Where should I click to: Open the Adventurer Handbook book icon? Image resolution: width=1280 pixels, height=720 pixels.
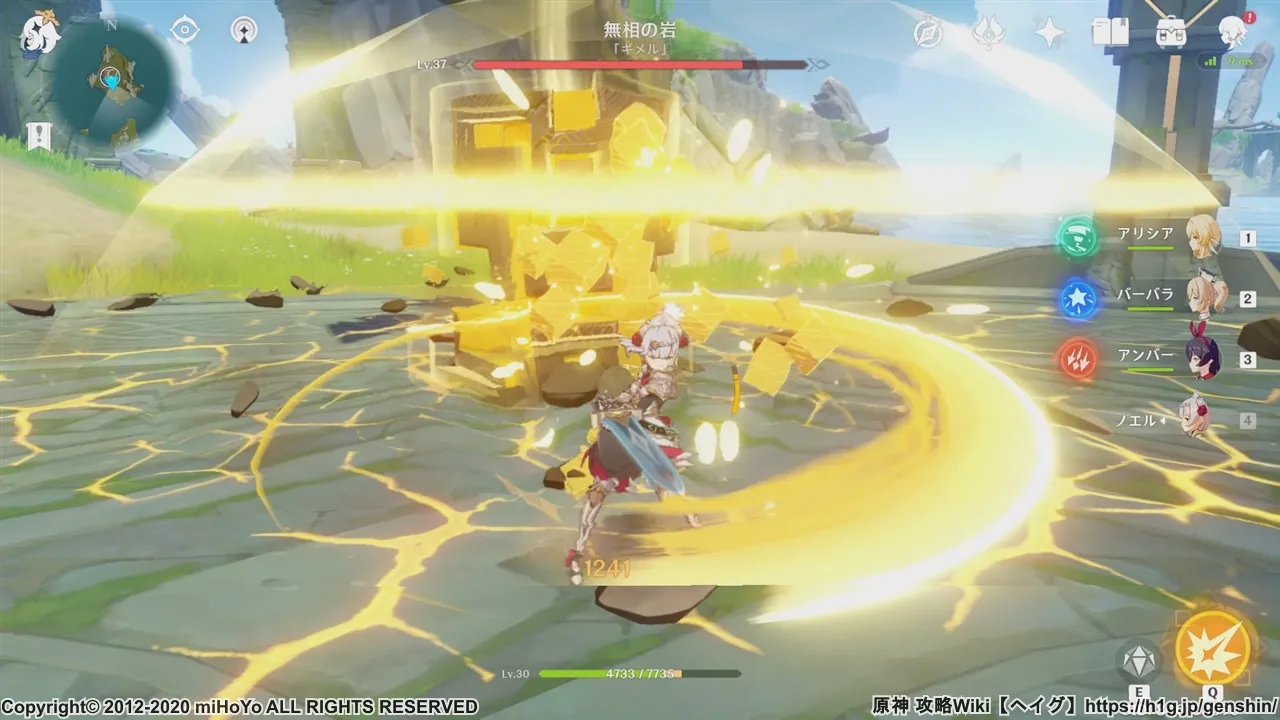point(1110,33)
